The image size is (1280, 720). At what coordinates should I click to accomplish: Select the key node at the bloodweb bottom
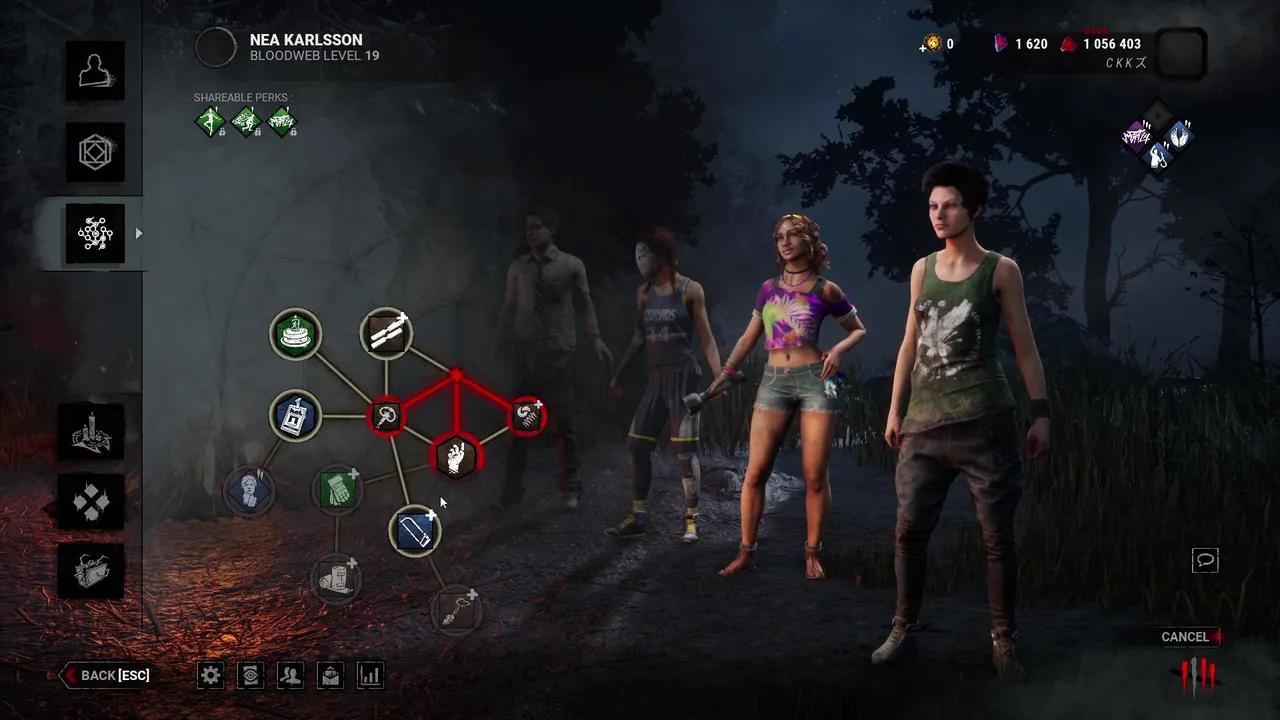(456, 611)
